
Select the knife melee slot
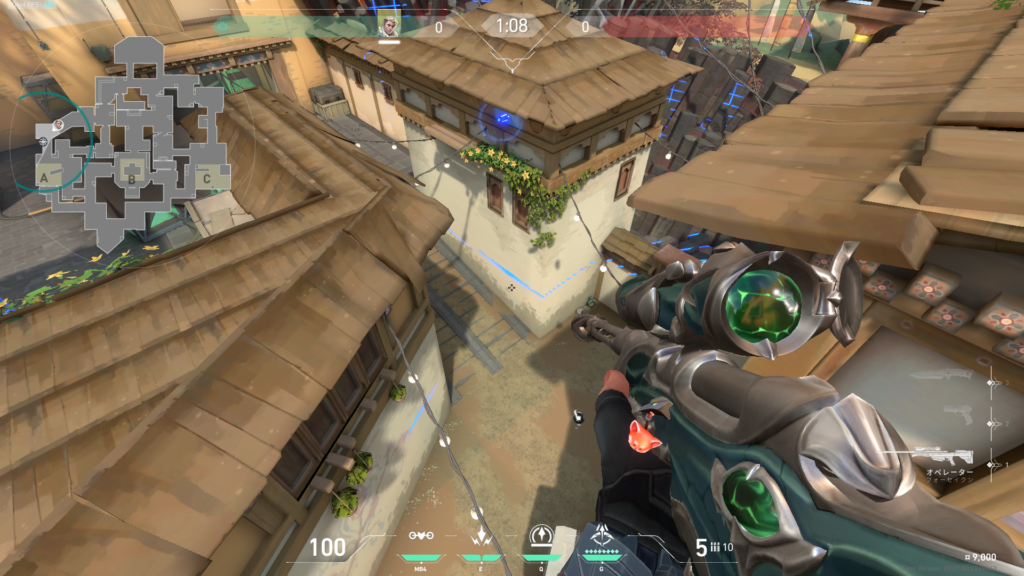tap(943, 377)
